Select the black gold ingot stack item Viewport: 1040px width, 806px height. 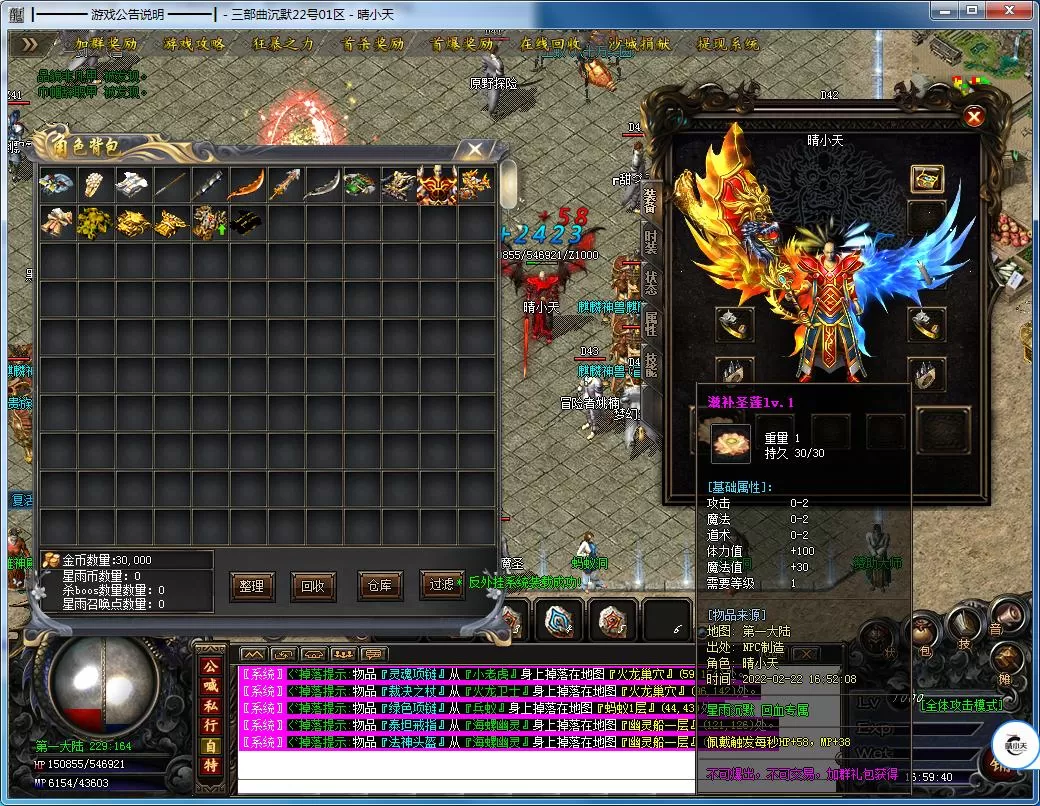pyautogui.click(x=246, y=223)
